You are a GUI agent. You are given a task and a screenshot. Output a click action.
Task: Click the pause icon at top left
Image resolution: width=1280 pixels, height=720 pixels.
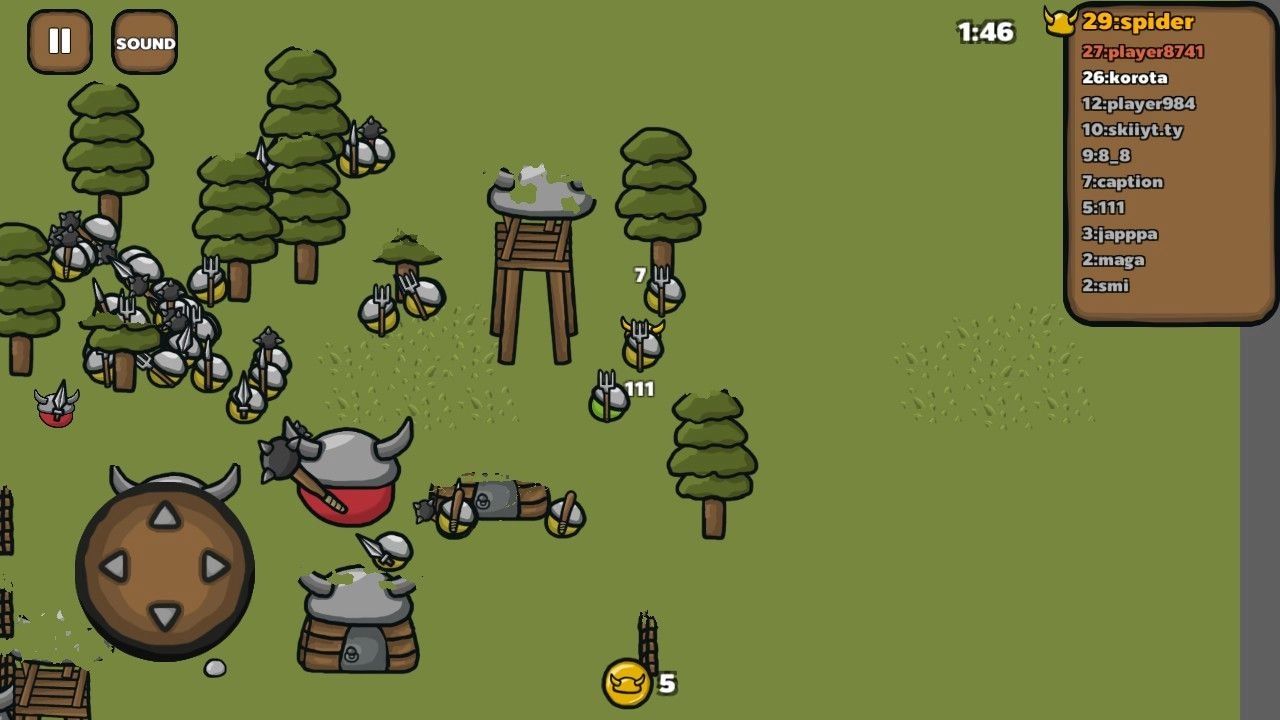(60, 42)
